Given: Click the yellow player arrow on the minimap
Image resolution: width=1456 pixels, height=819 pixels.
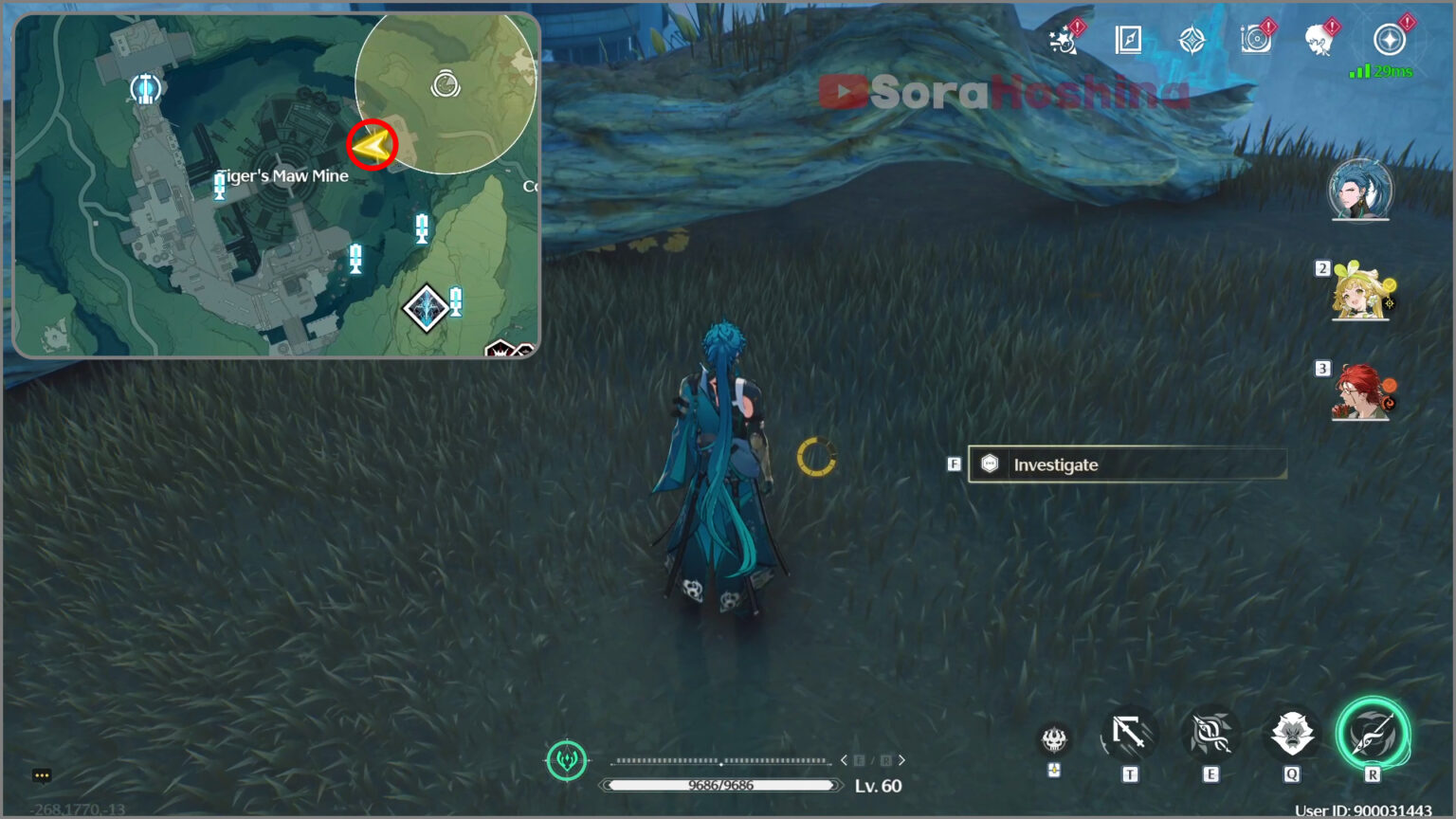Looking at the screenshot, I should click(x=371, y=145).
